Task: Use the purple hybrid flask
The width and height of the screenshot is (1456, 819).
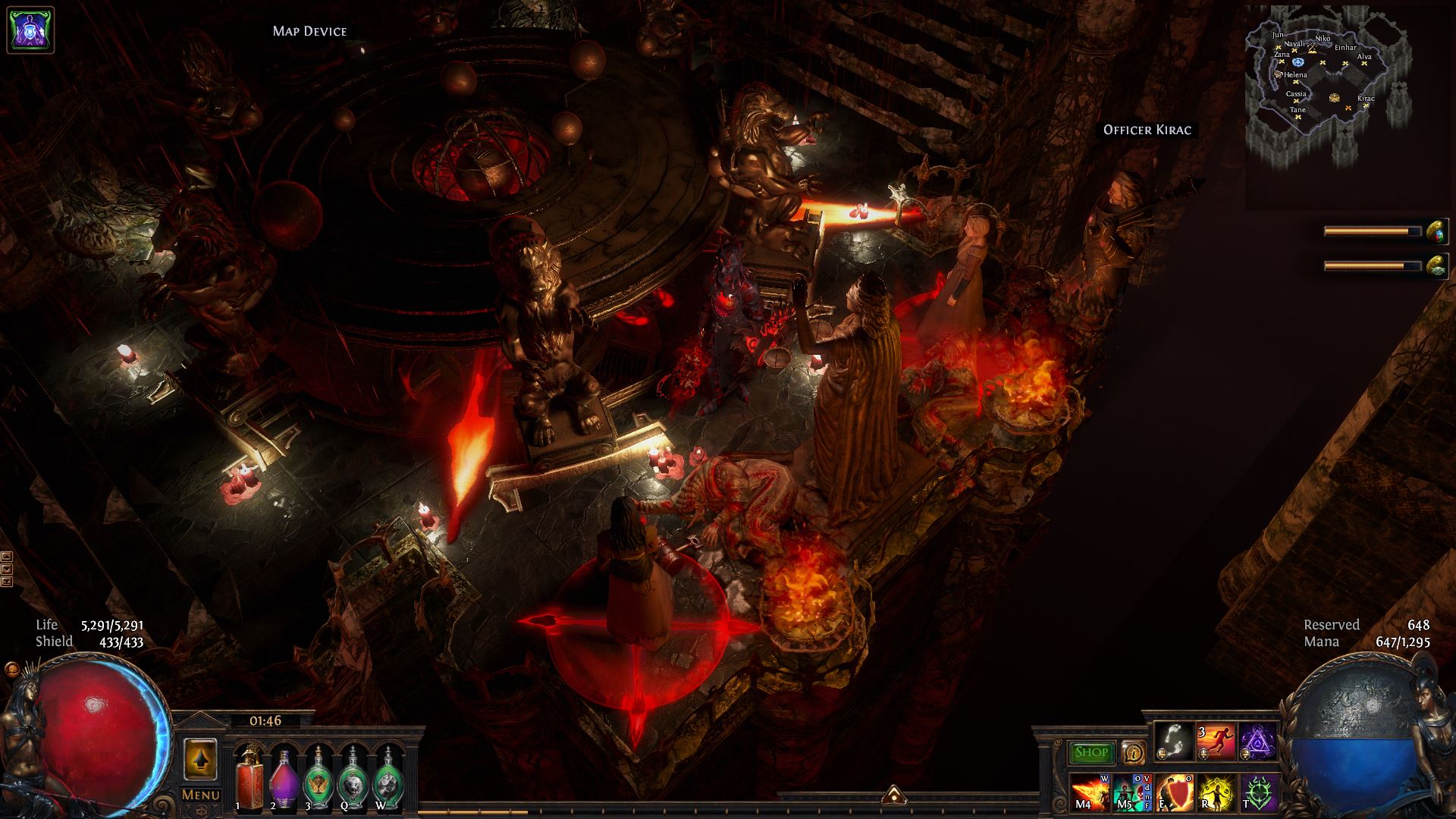Action: [282, 777]
